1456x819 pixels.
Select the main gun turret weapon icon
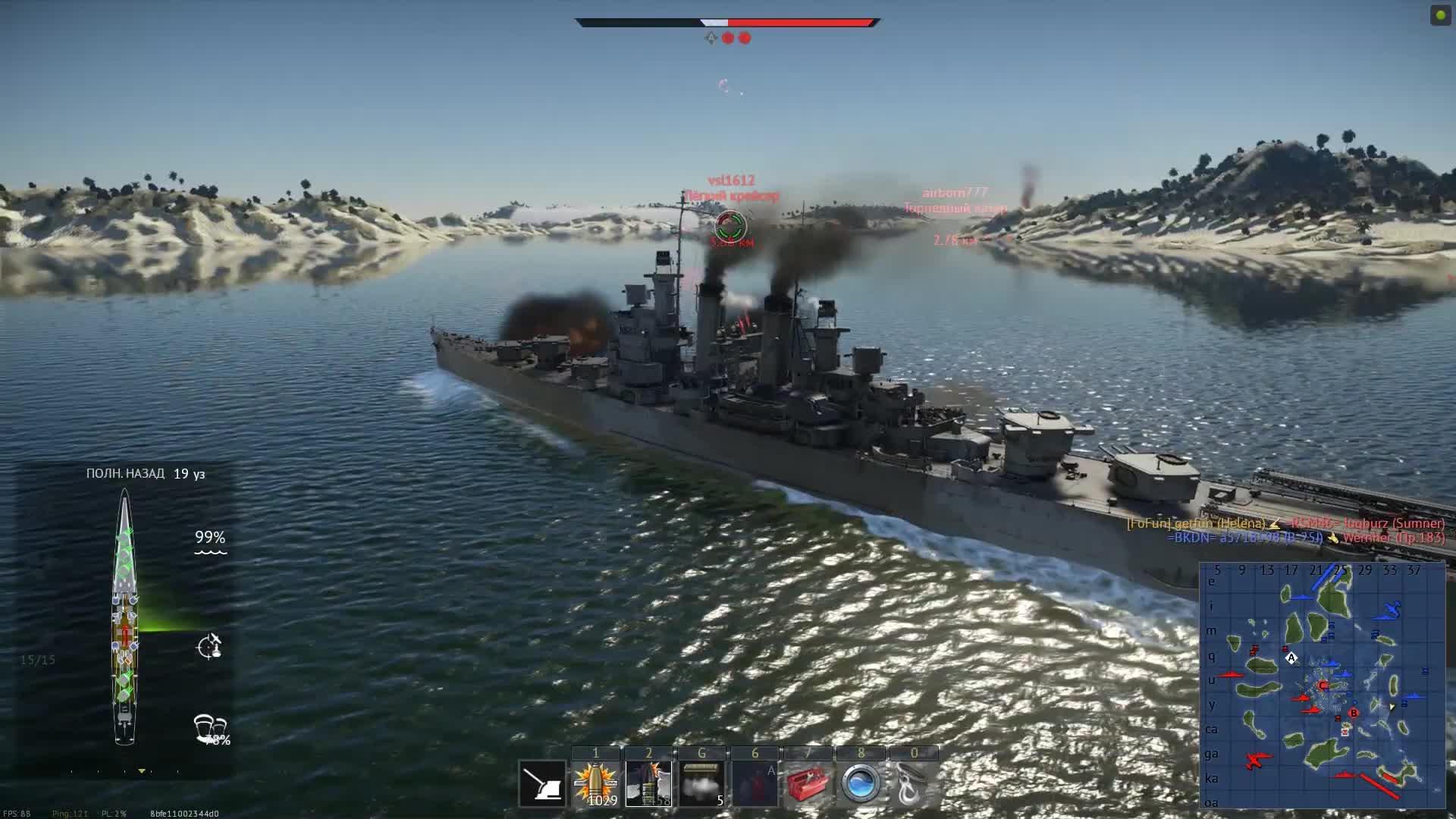(543, 783)
